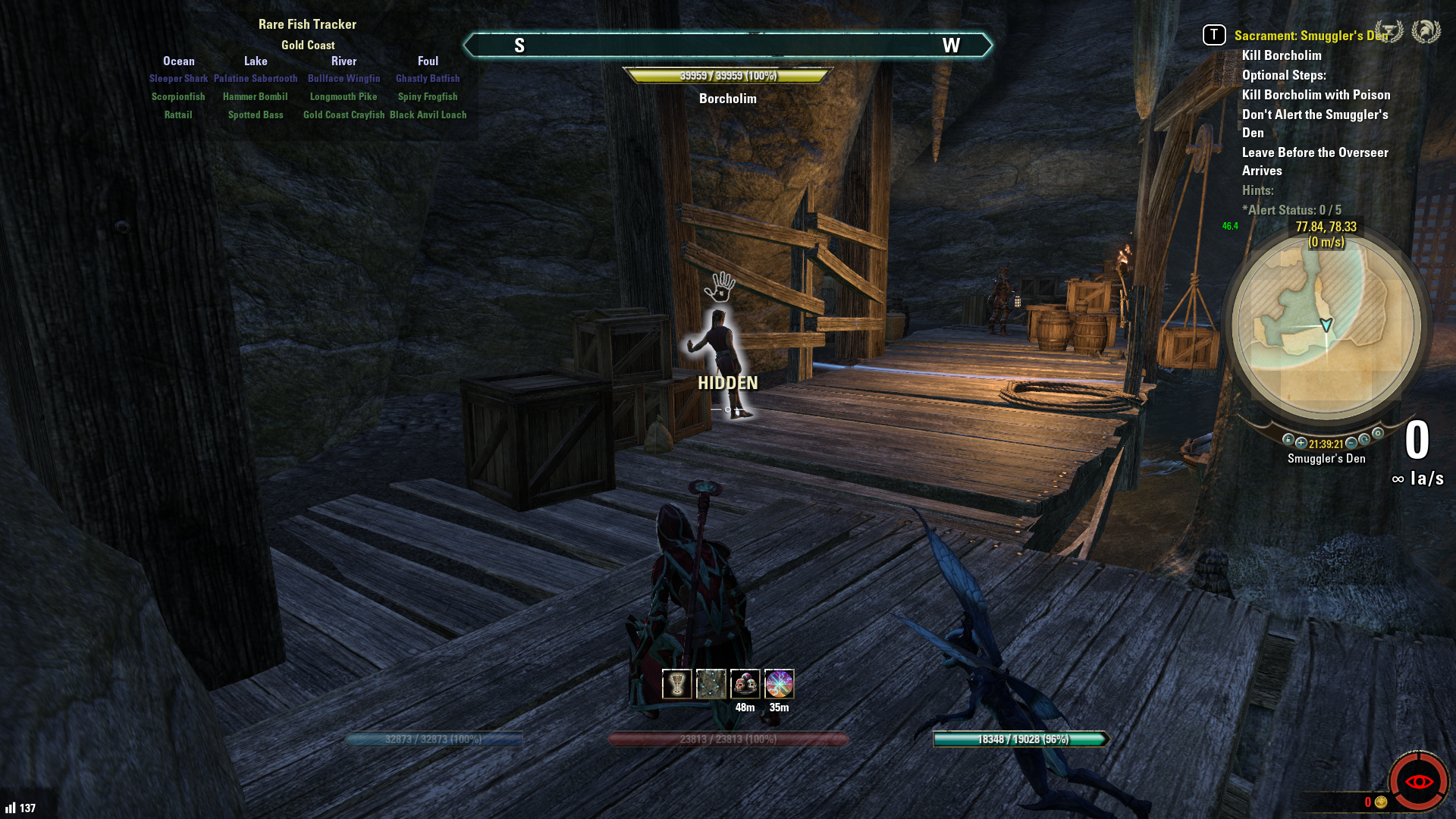Open the circular minimap
Screen dimensions: 1456x819
(x=1326, y=326)
